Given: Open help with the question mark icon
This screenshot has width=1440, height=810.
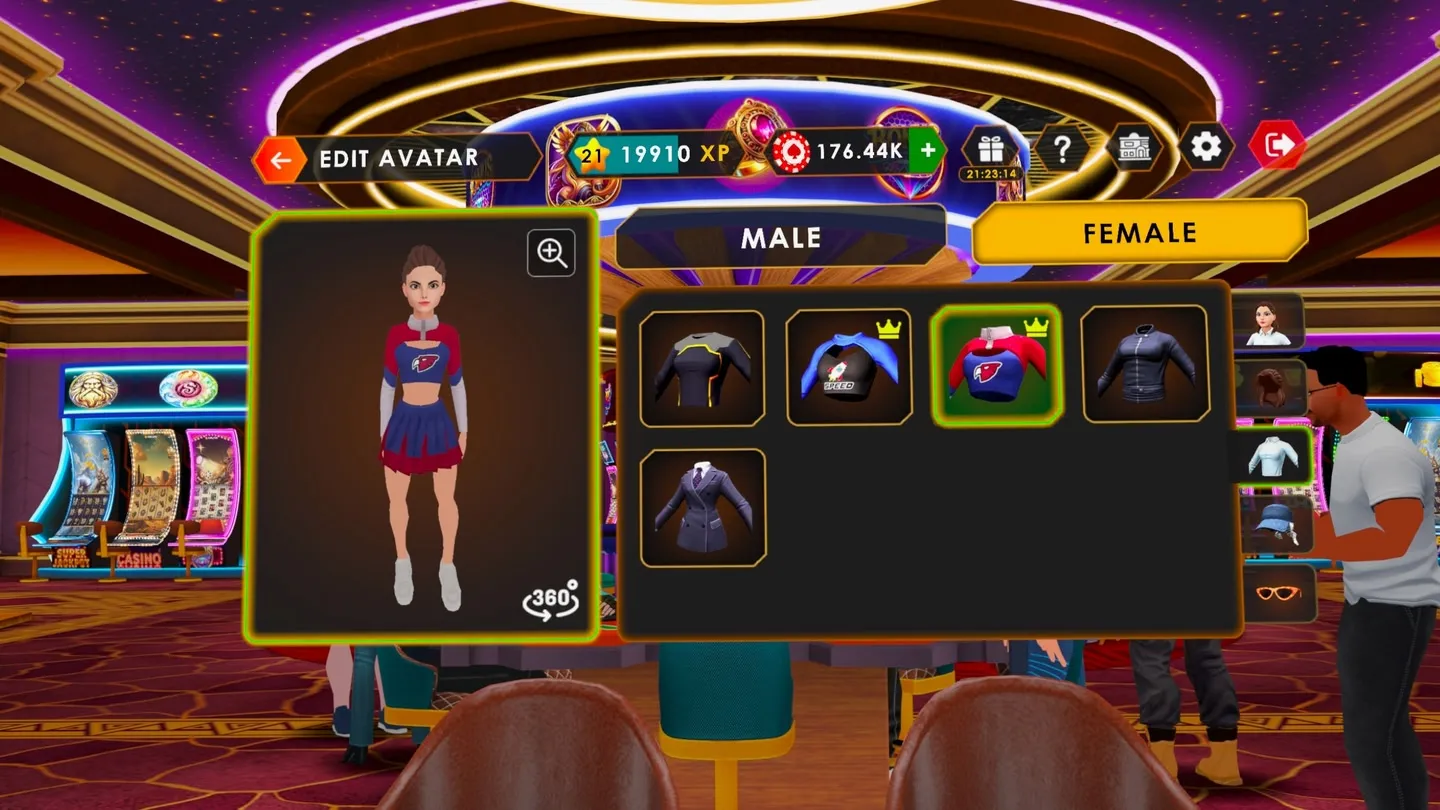Looking at the screenshot, I should tap(1062, 149).
